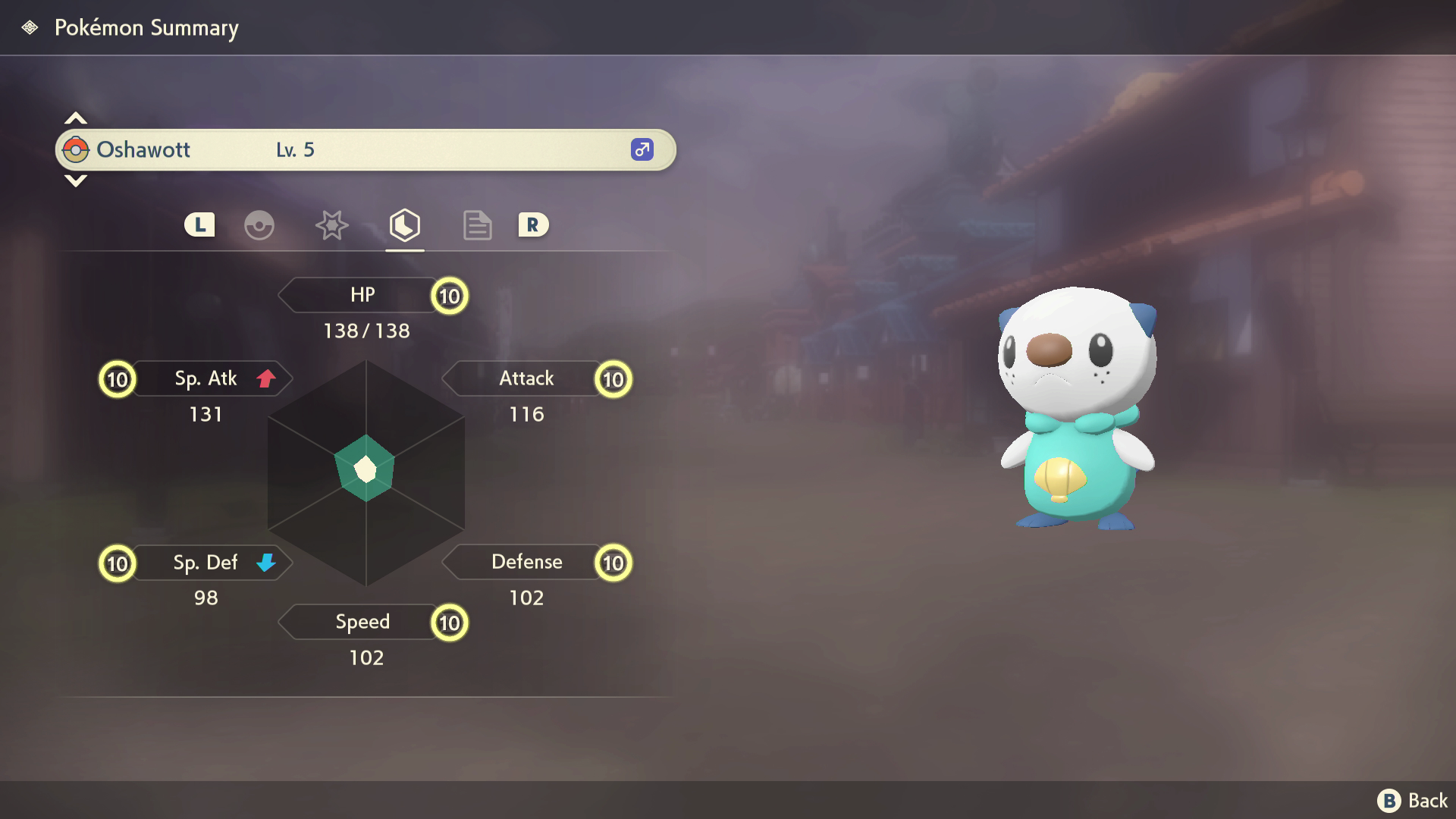Open the star-shaped moves tab

pyautogui.click(x=331, y=225)
